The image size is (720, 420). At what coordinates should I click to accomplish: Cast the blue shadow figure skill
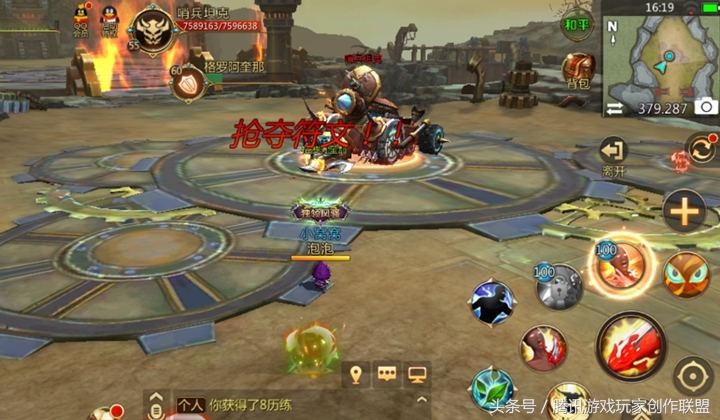pyautogui.click(x=492, y=302)
